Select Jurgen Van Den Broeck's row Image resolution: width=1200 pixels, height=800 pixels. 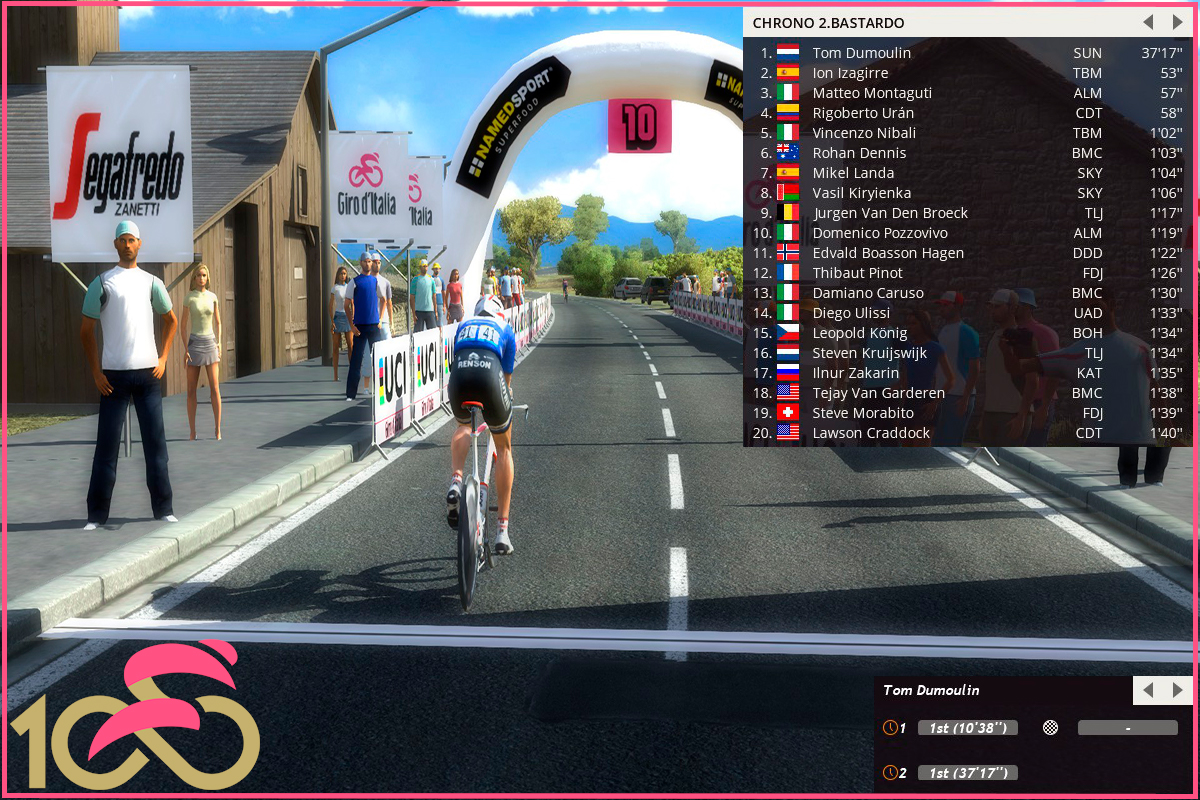(x=890, y=213)
